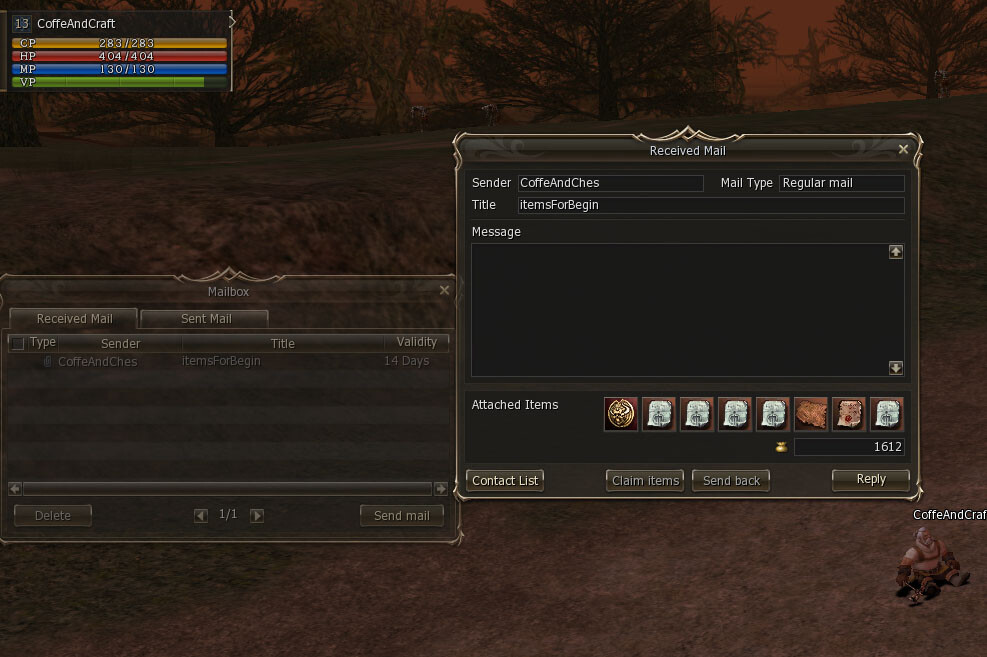The image size is (987, 657).
Task: Claim items from the received mail
Action: click(x=645, y=481)
